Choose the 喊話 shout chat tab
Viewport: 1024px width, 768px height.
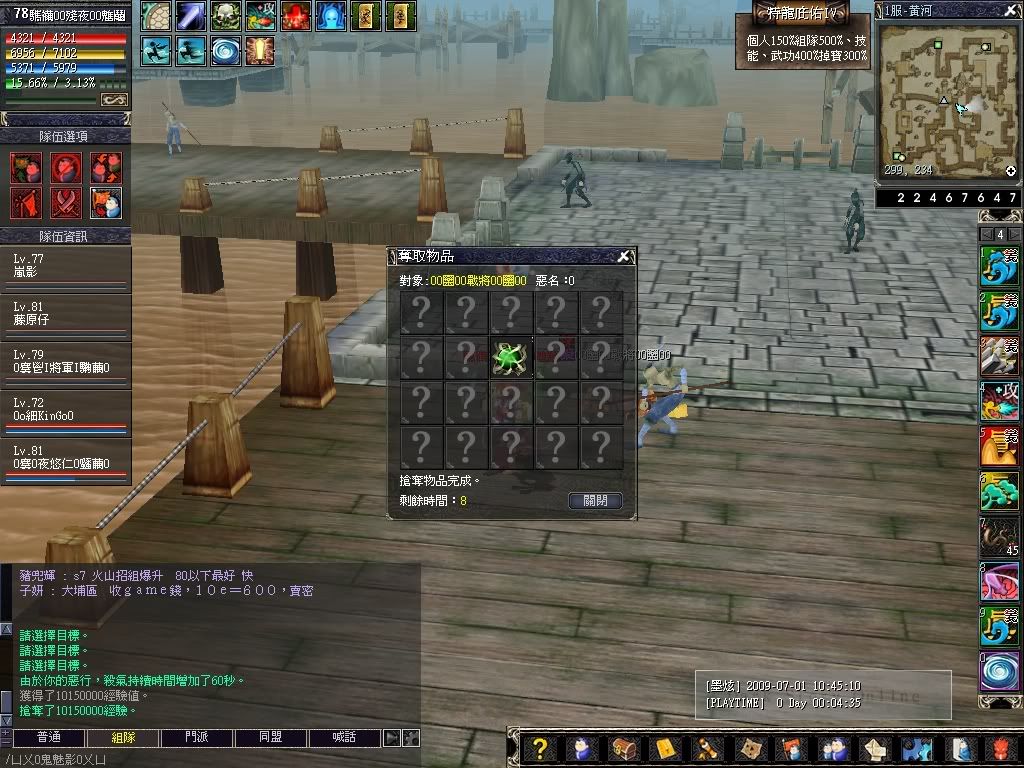point(344,738)
